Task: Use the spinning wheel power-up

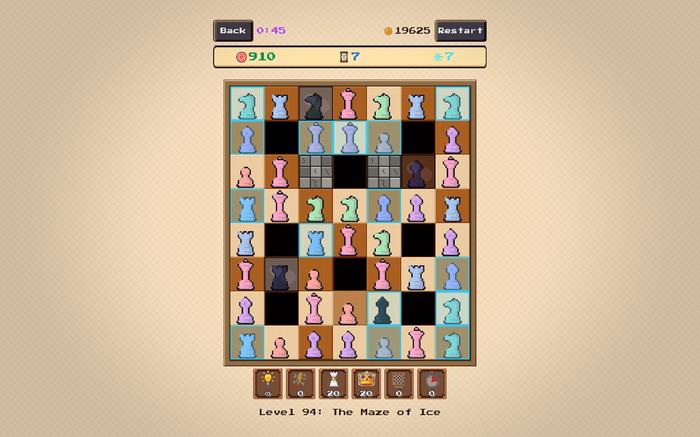Action: [431, 384]
